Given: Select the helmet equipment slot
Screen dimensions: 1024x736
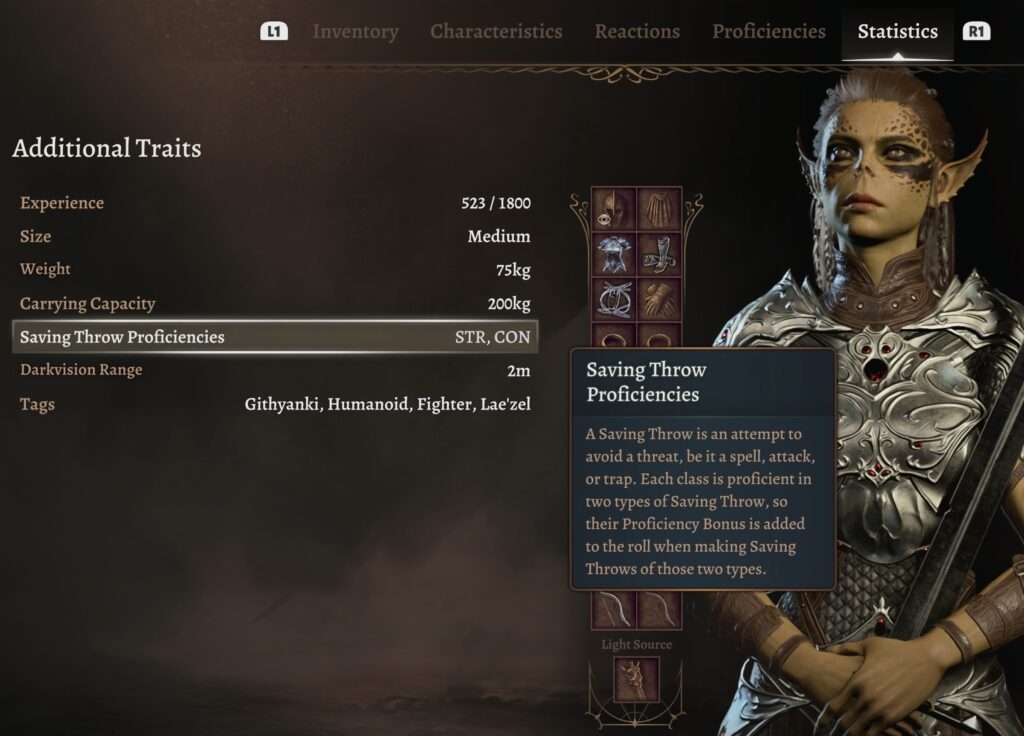Looking at the screenshot, I should point(614,209).
